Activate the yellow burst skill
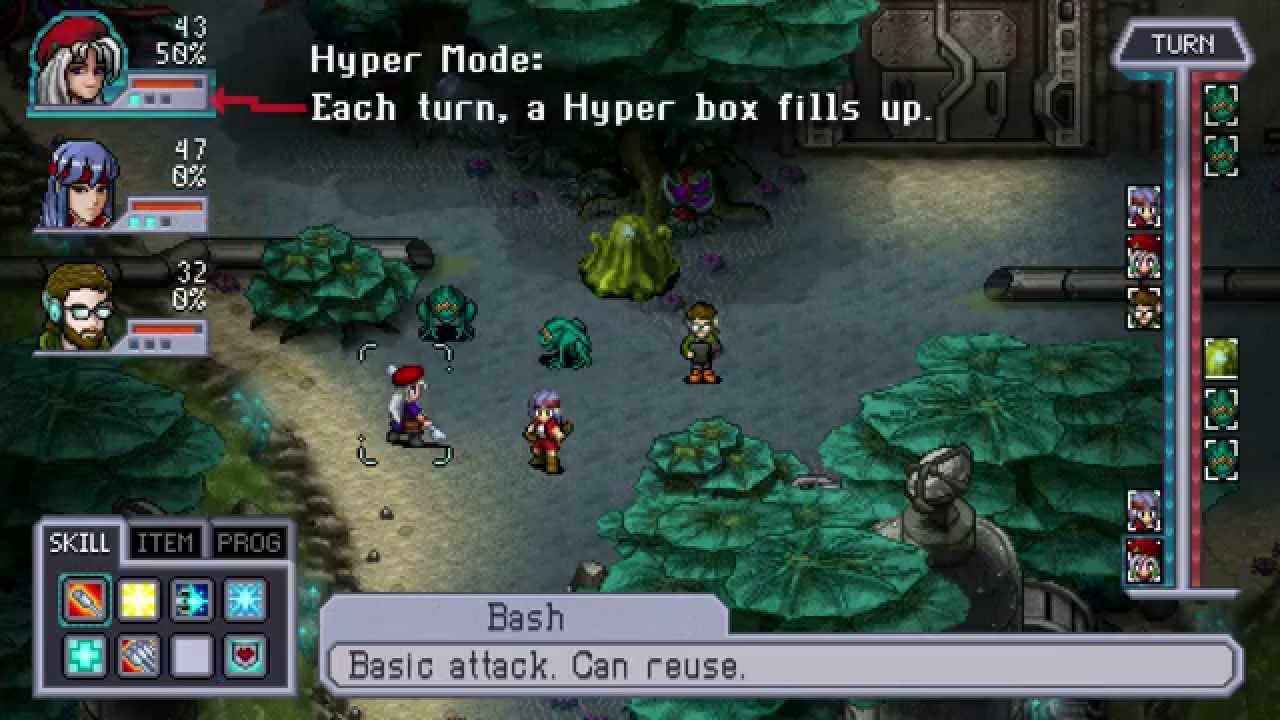Viewport: 1280px width, 720px height. [x=139, y=600]
